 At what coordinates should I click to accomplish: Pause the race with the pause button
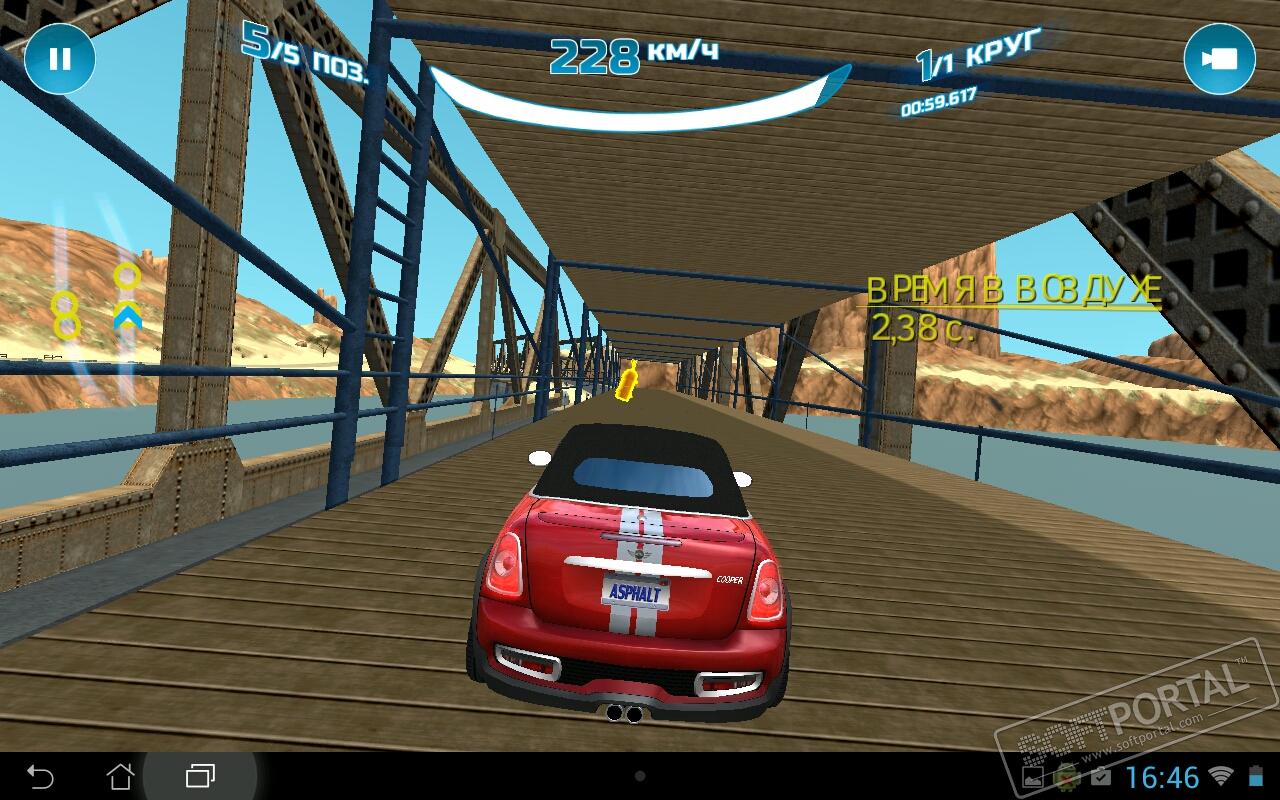tap(60, 59)
